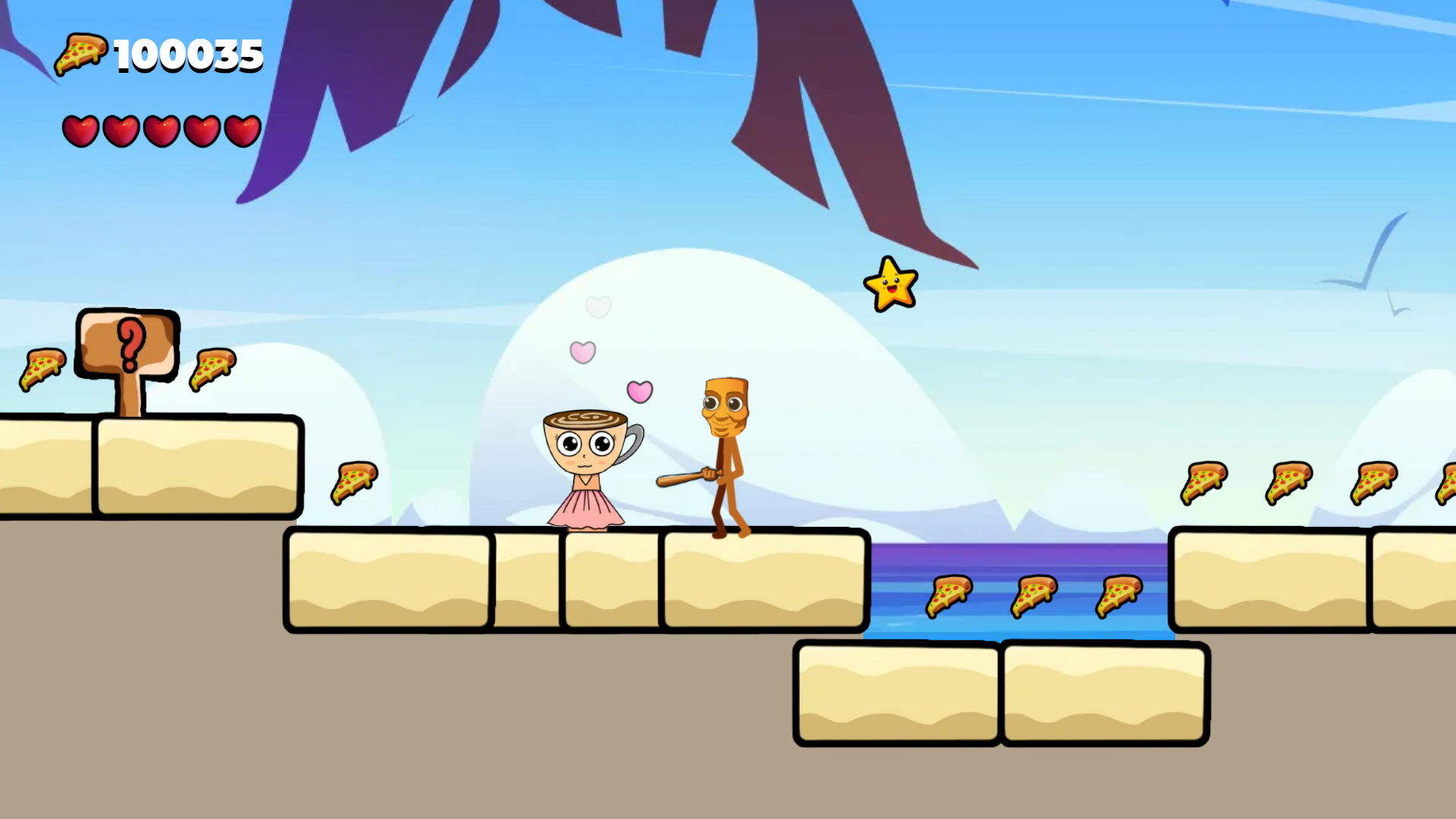Viewport: 1456px width, 819px height.
Task: Click the faded heart highest above the characters
Action: click(599, 307)
